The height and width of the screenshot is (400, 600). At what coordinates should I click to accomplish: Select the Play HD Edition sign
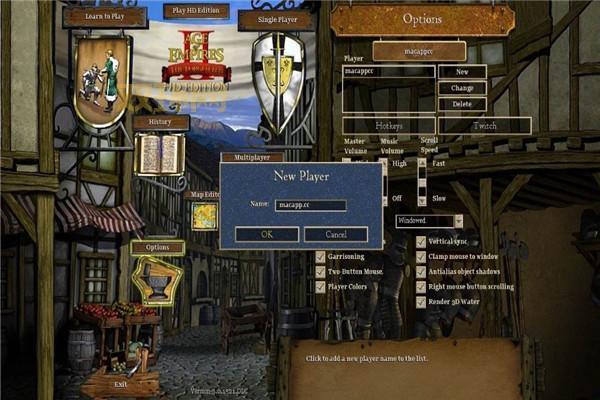coord(195,11)
